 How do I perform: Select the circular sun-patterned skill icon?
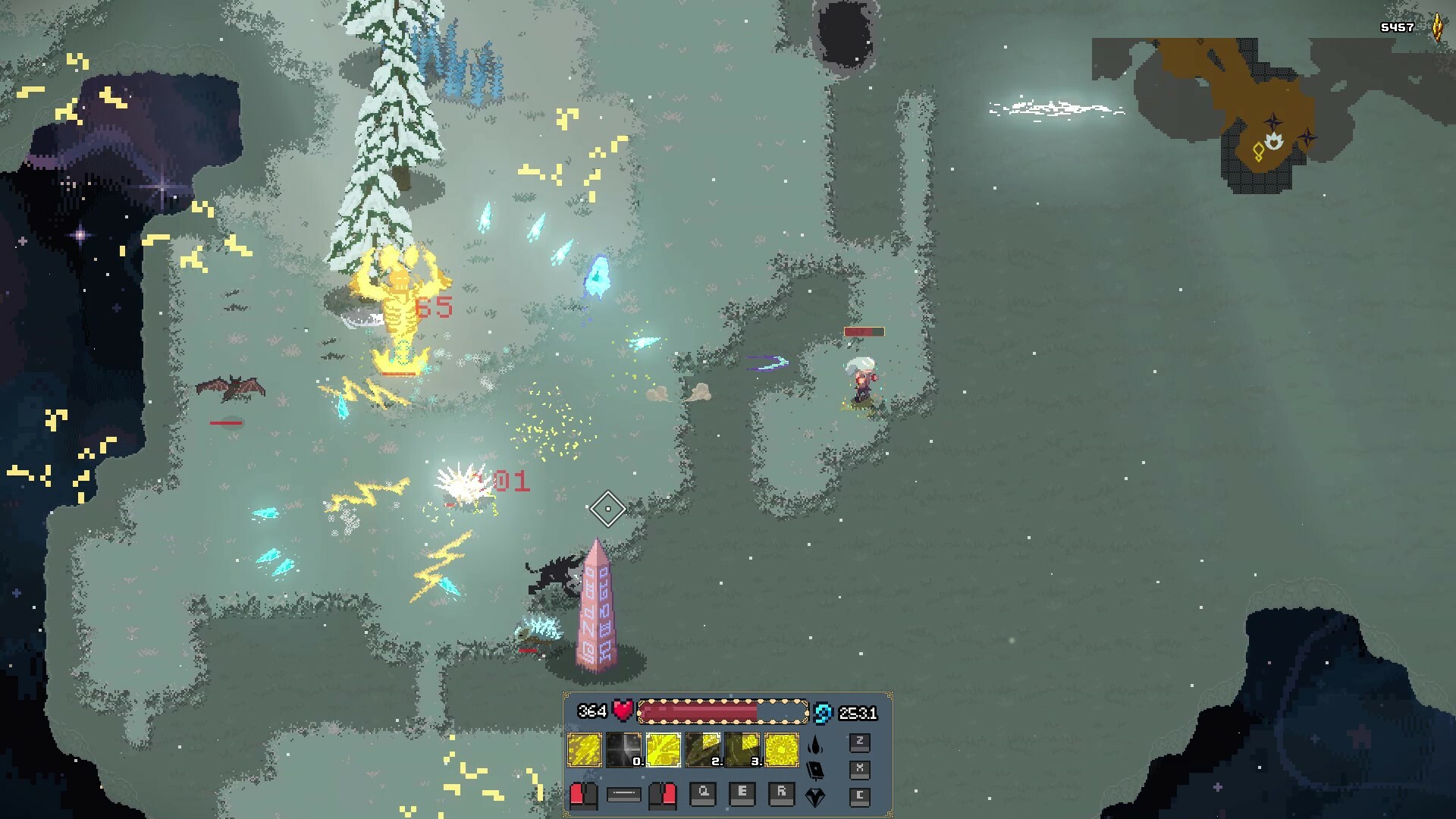click(x=782, y=750)
